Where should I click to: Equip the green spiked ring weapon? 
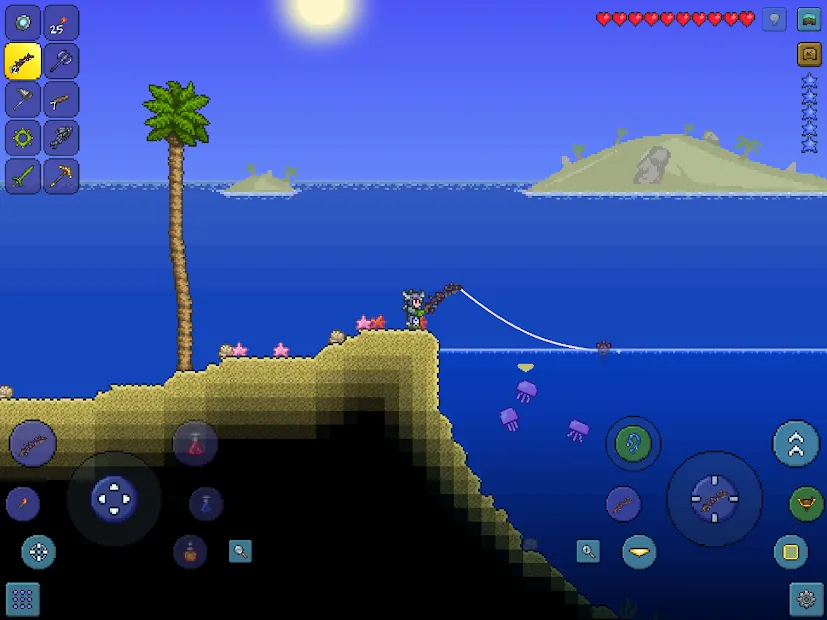point(23,137)
